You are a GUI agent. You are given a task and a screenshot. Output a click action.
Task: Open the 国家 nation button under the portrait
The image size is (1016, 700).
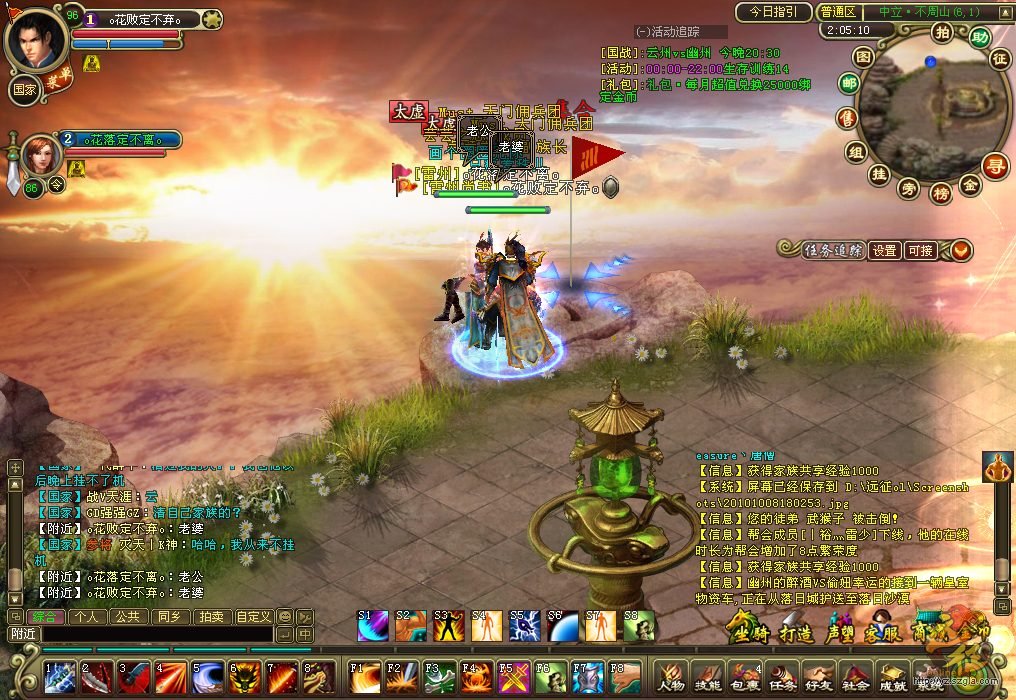pos(24,88)
